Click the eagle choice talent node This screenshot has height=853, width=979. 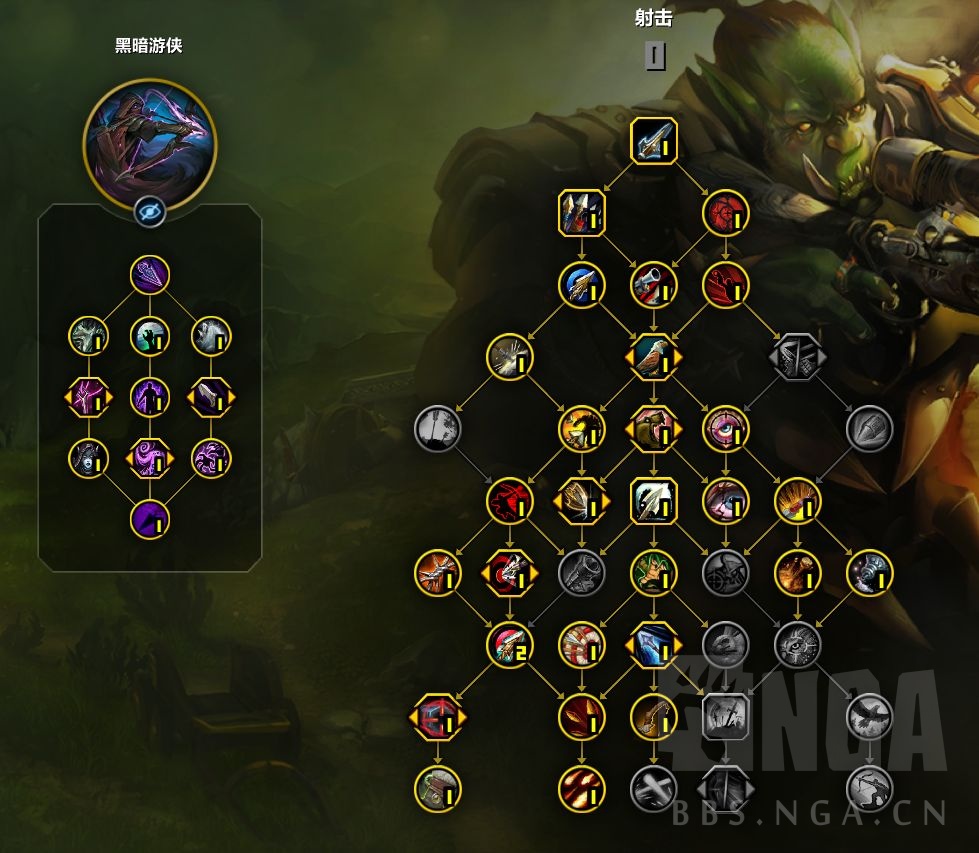tap(654, 357)
